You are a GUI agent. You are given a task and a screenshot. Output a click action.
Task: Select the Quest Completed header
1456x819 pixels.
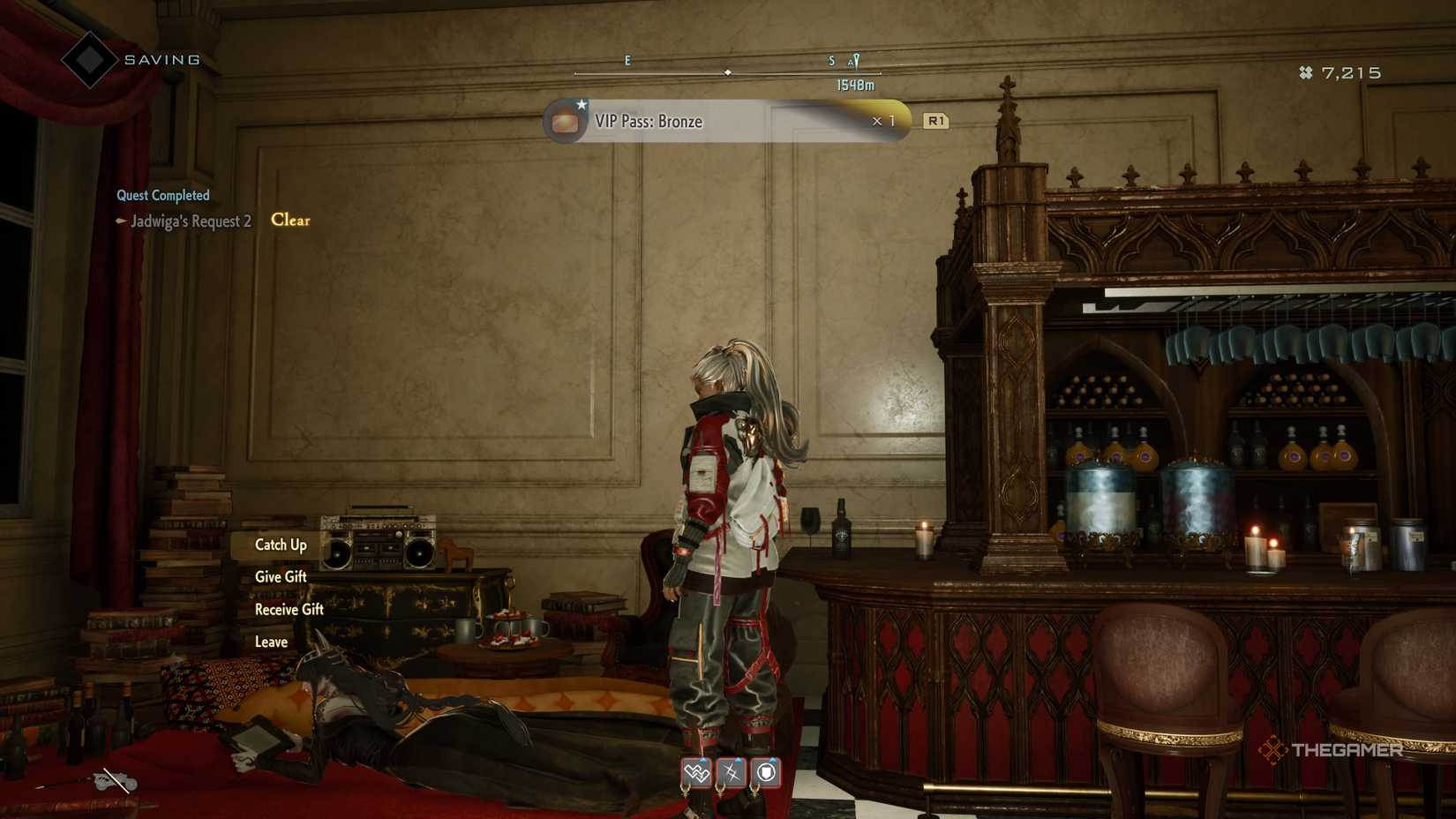(x=162, y=194)
